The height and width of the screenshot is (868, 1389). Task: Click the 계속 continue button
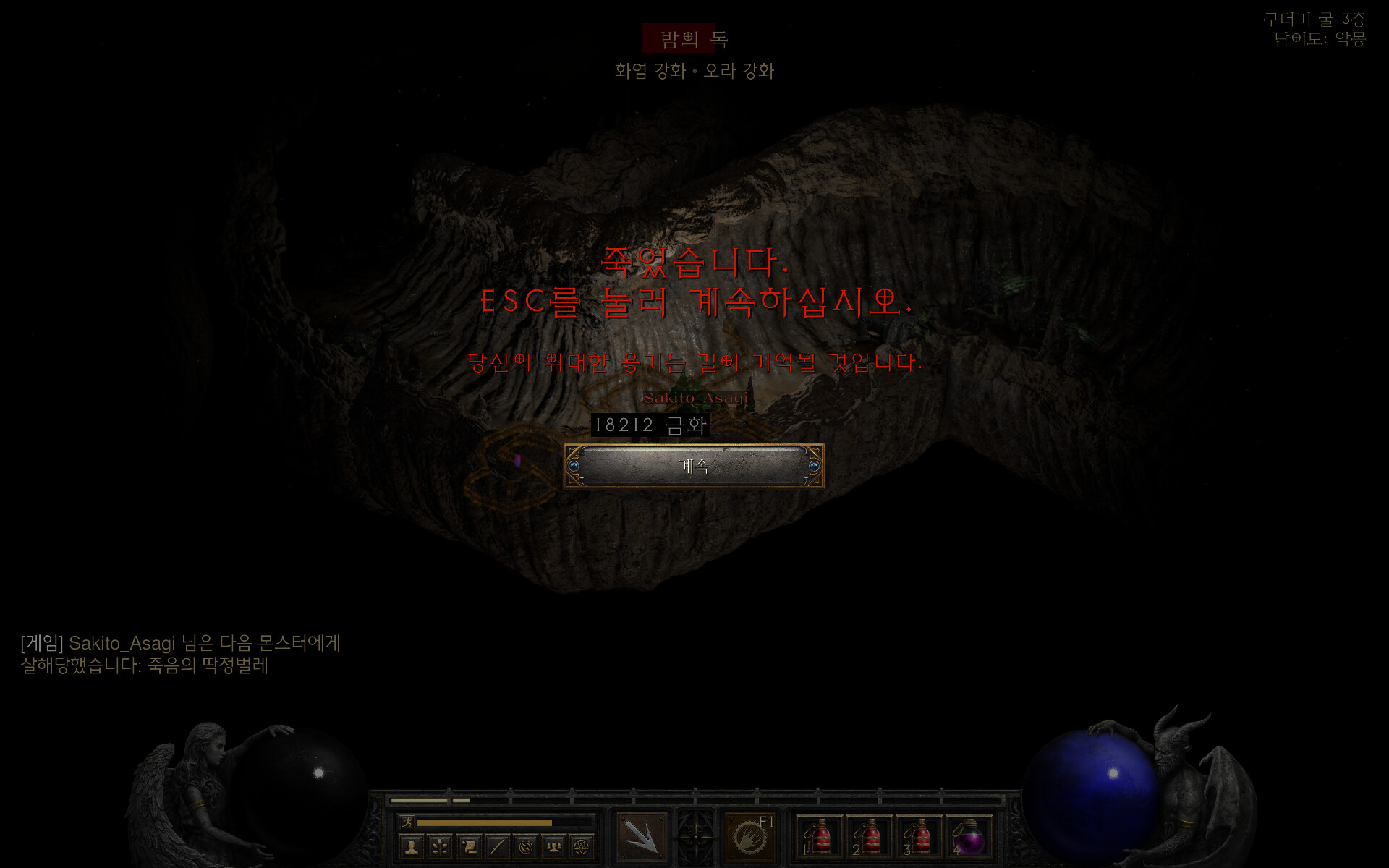pos(694,466)
